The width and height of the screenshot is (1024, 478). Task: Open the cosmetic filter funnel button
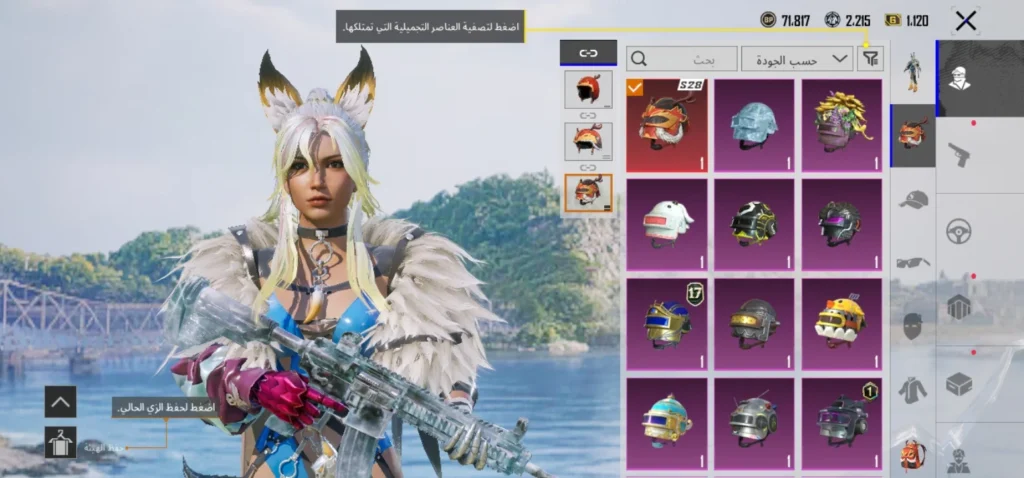pos(871,59)
